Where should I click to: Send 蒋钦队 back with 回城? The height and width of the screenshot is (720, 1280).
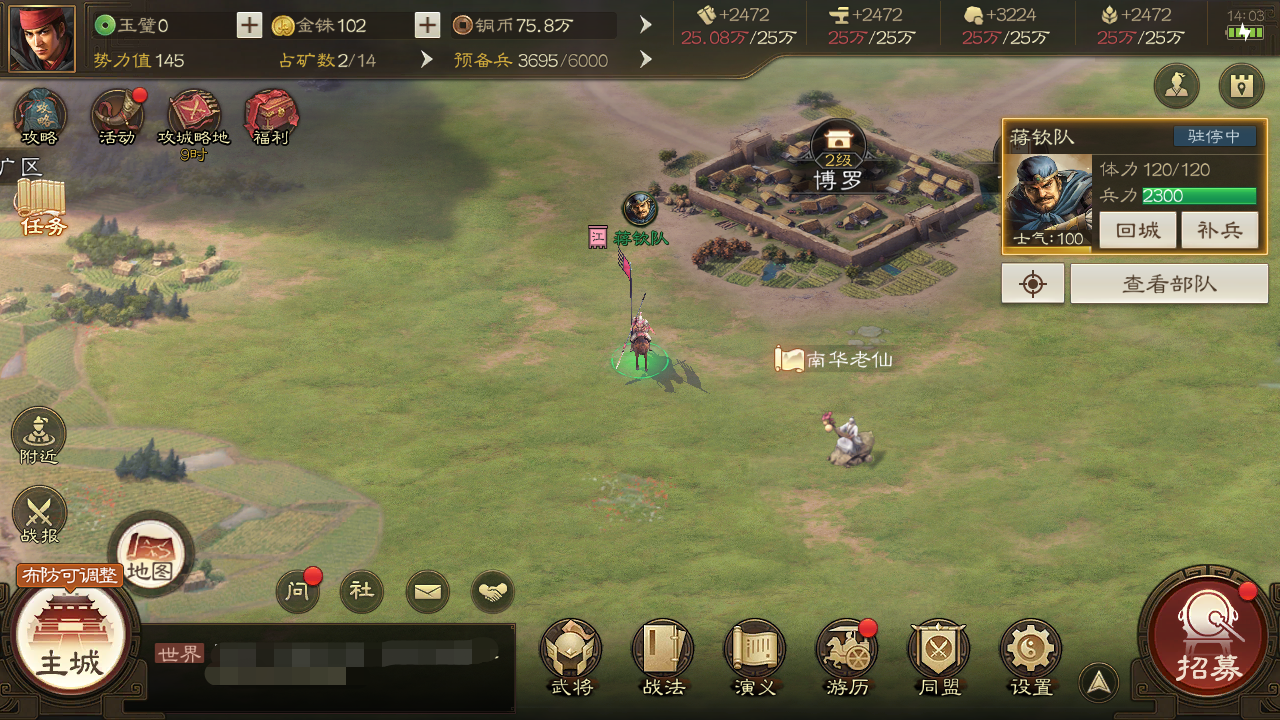click(x=1138, y=230)
